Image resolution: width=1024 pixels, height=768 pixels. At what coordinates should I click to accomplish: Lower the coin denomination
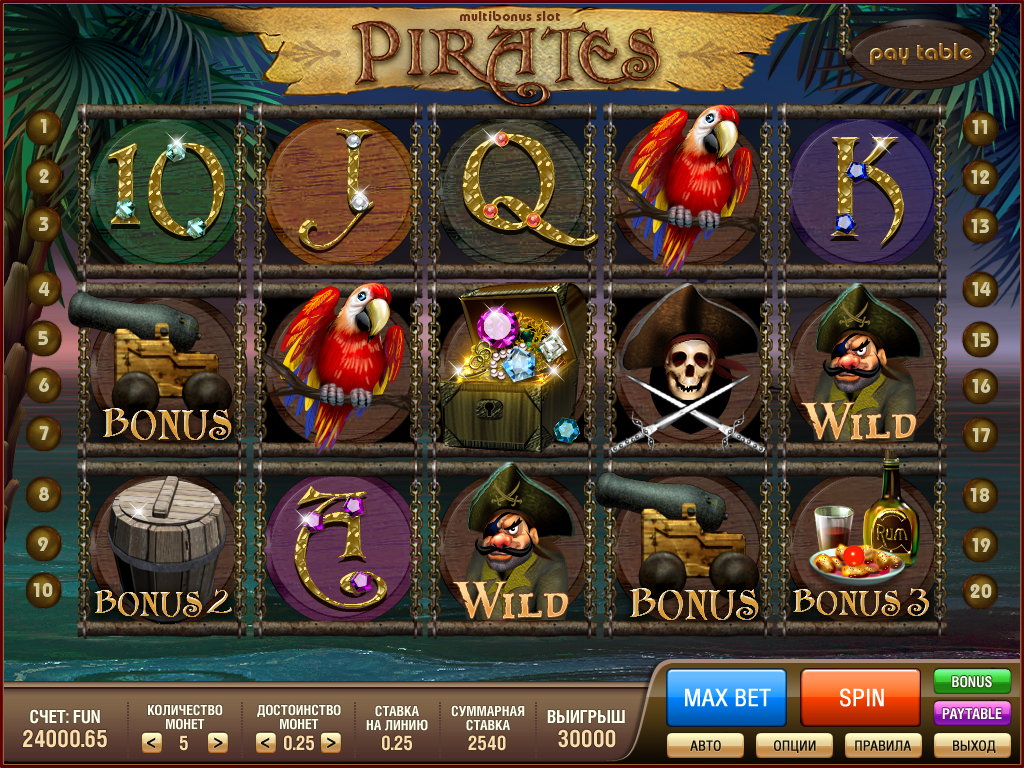click(x=265, y=743)
